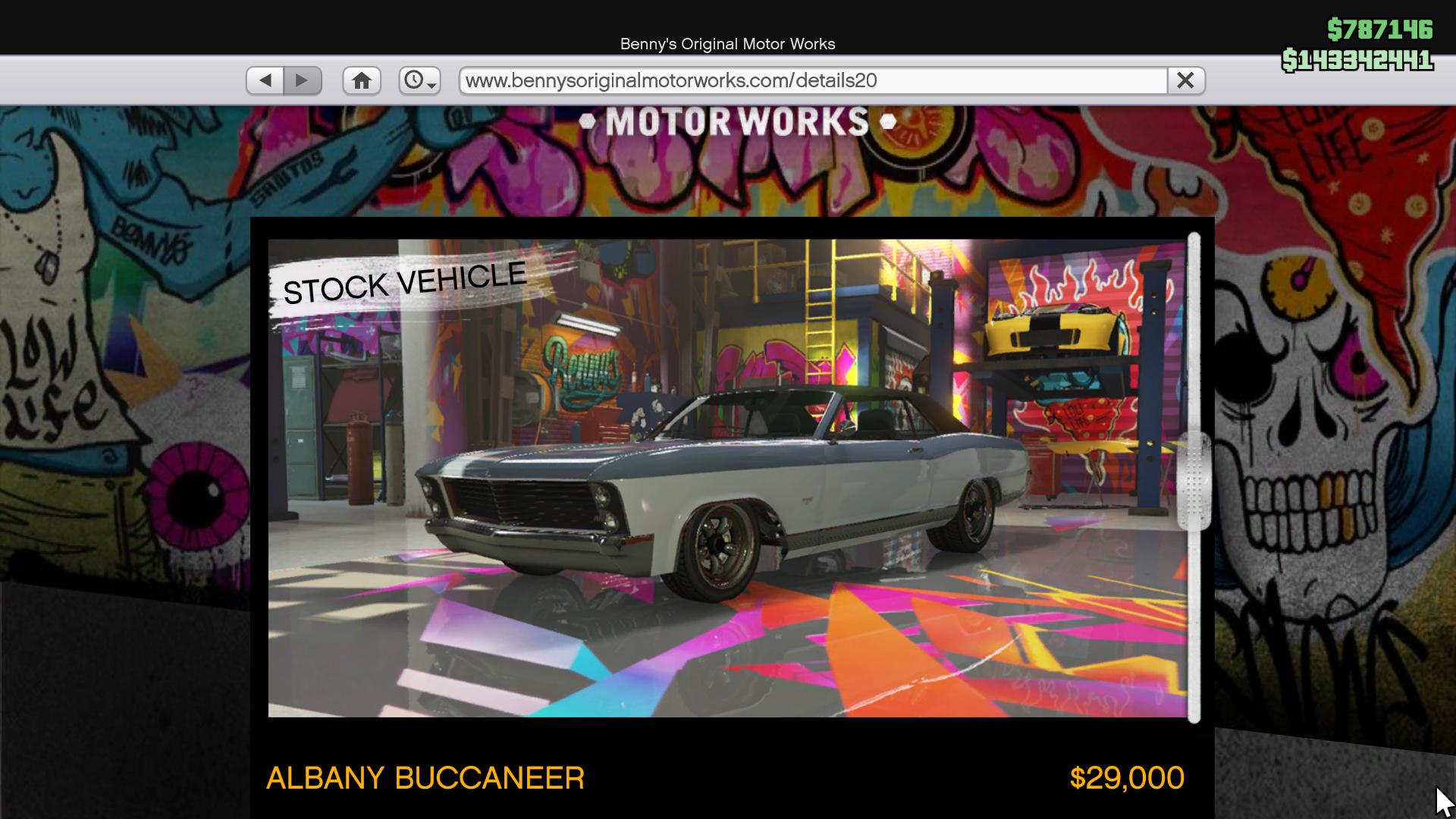The width and height of the screenshot is (1456, 819).
Task: Close the browser with the X icon
Action: point(1186,80)
